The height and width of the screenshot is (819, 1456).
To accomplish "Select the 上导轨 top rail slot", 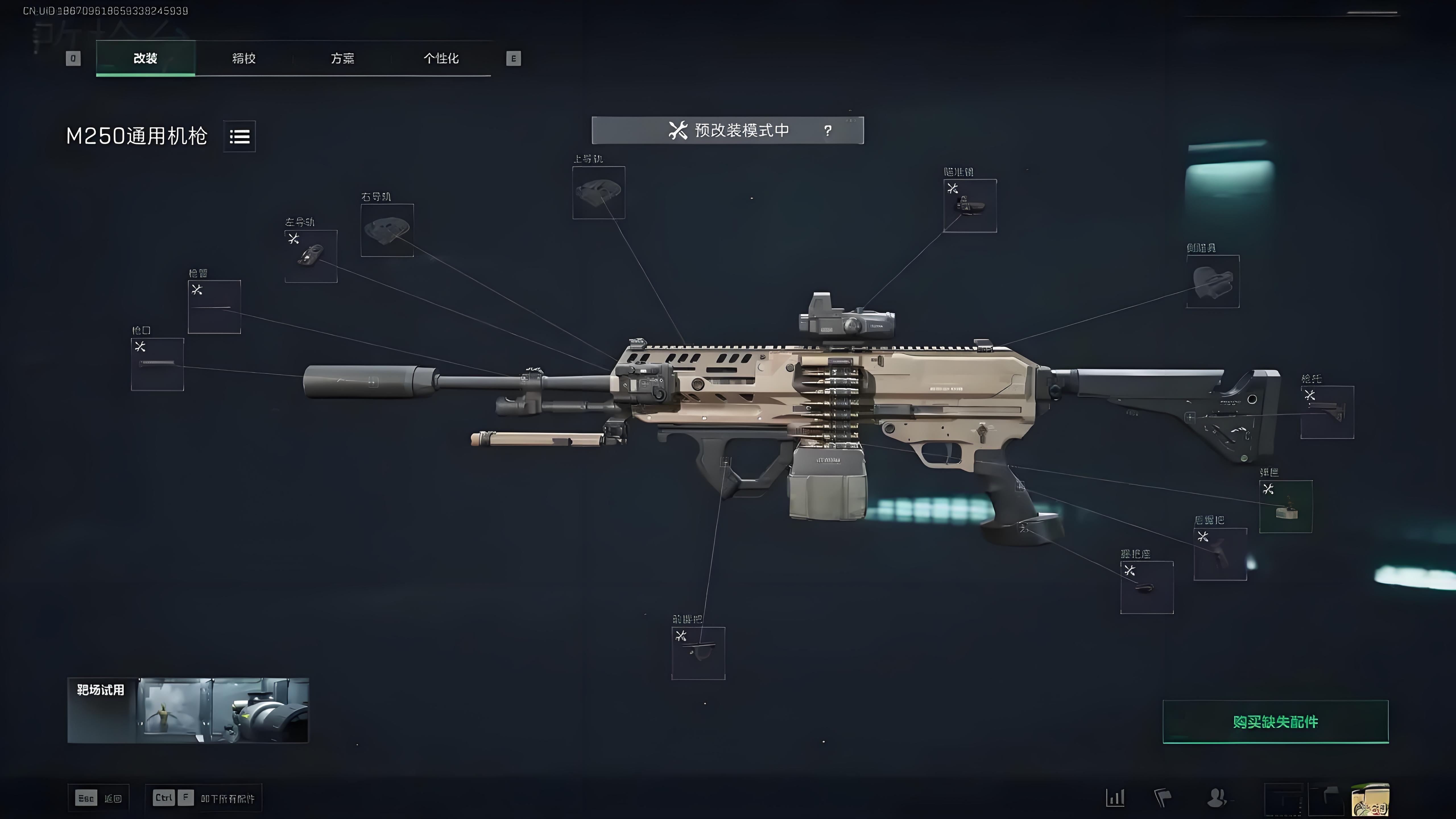I will click(599, 193).
